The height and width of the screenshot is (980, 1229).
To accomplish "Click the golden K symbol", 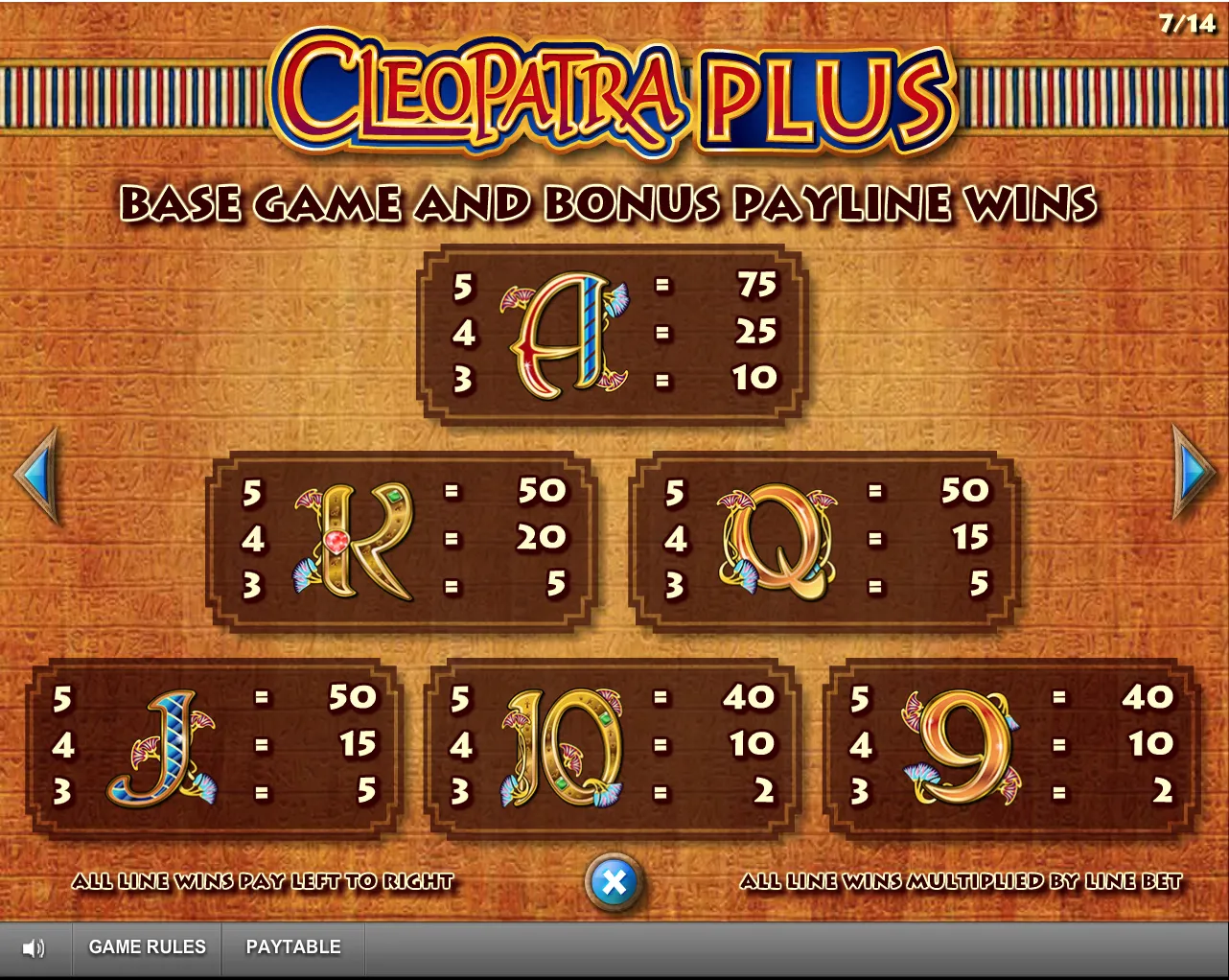I will [355, 540].
